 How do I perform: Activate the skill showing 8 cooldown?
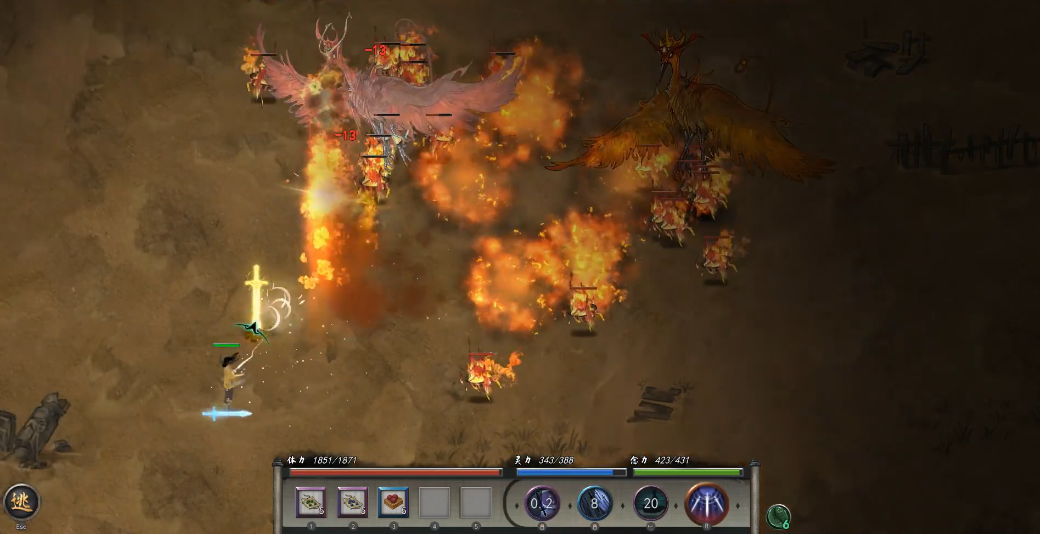coord(595,502)
